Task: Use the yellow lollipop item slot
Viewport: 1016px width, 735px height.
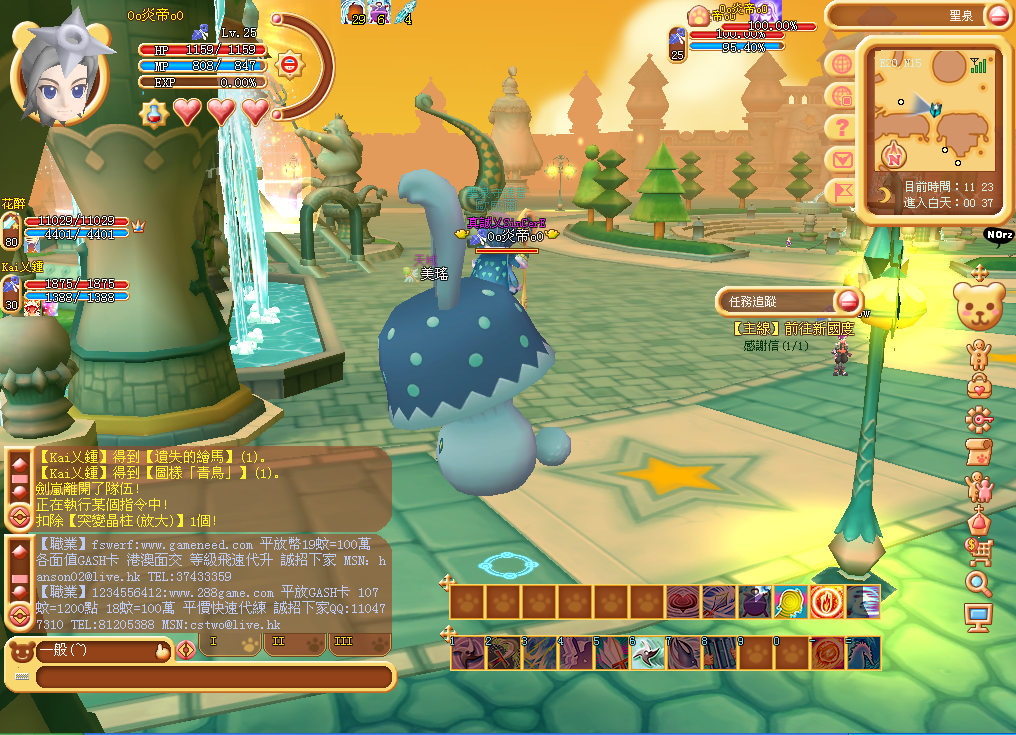Action: tap(791, 602)
